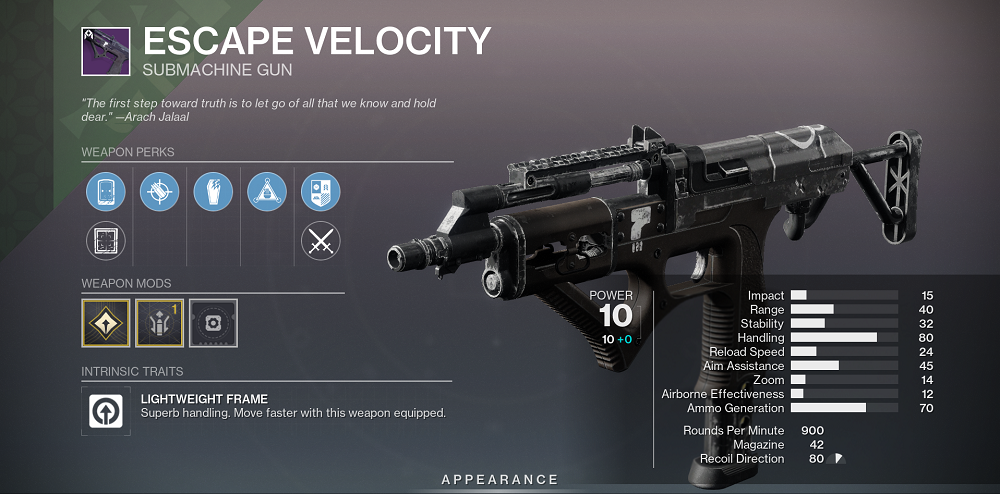Viewport: 1000px width, 494px height.
Task: Open the Appearance section
Action: point(500,480)
